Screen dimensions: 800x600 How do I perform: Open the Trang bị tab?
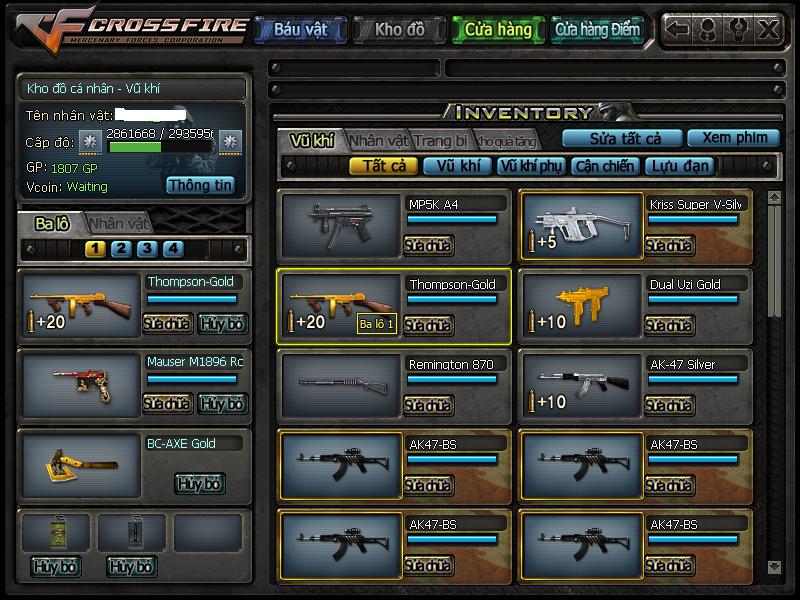tap(440, 140)
